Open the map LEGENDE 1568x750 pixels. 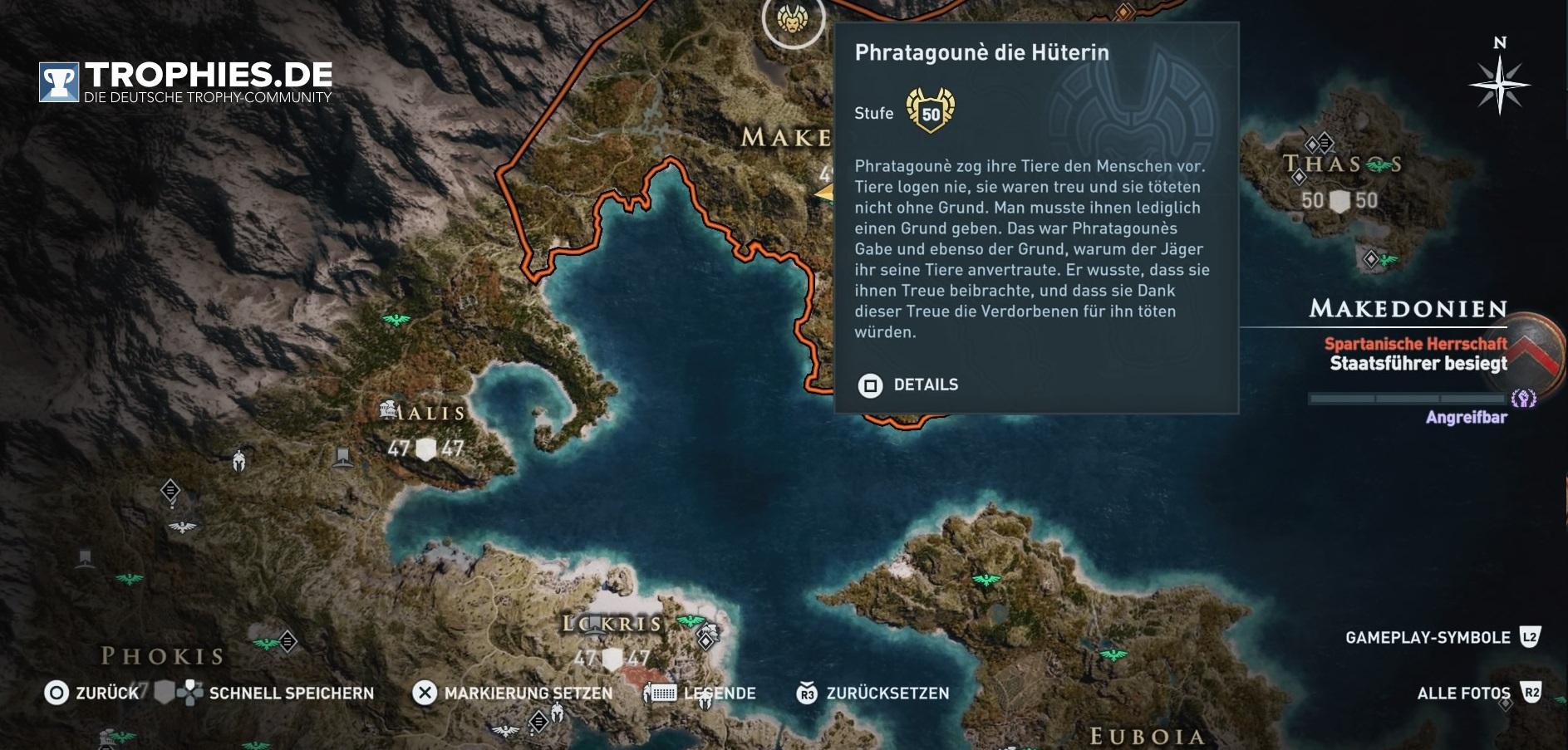[705, 693]
